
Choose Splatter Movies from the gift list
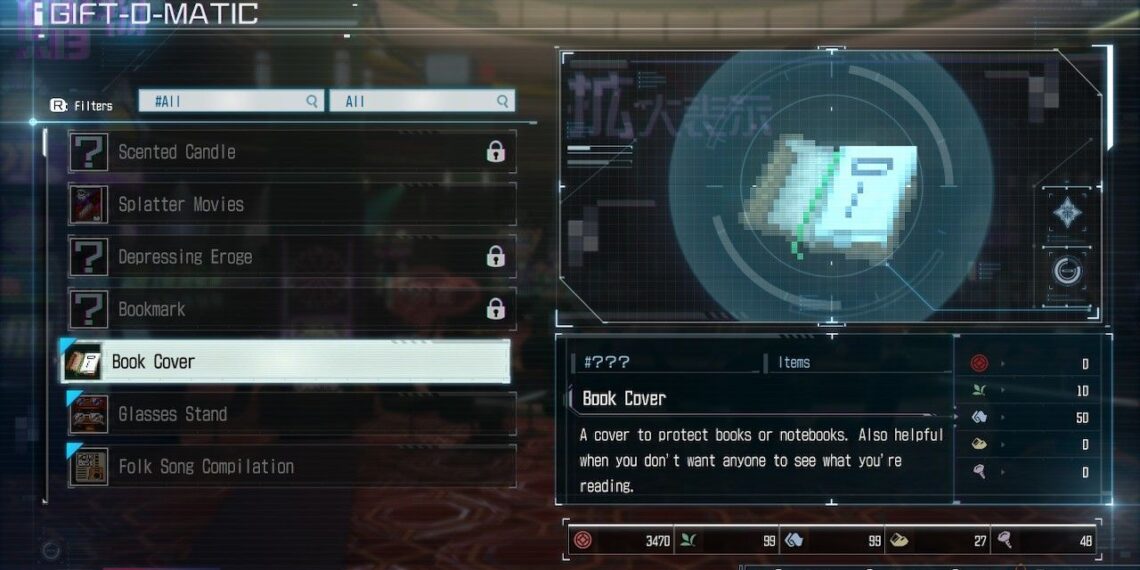point(290,204)
